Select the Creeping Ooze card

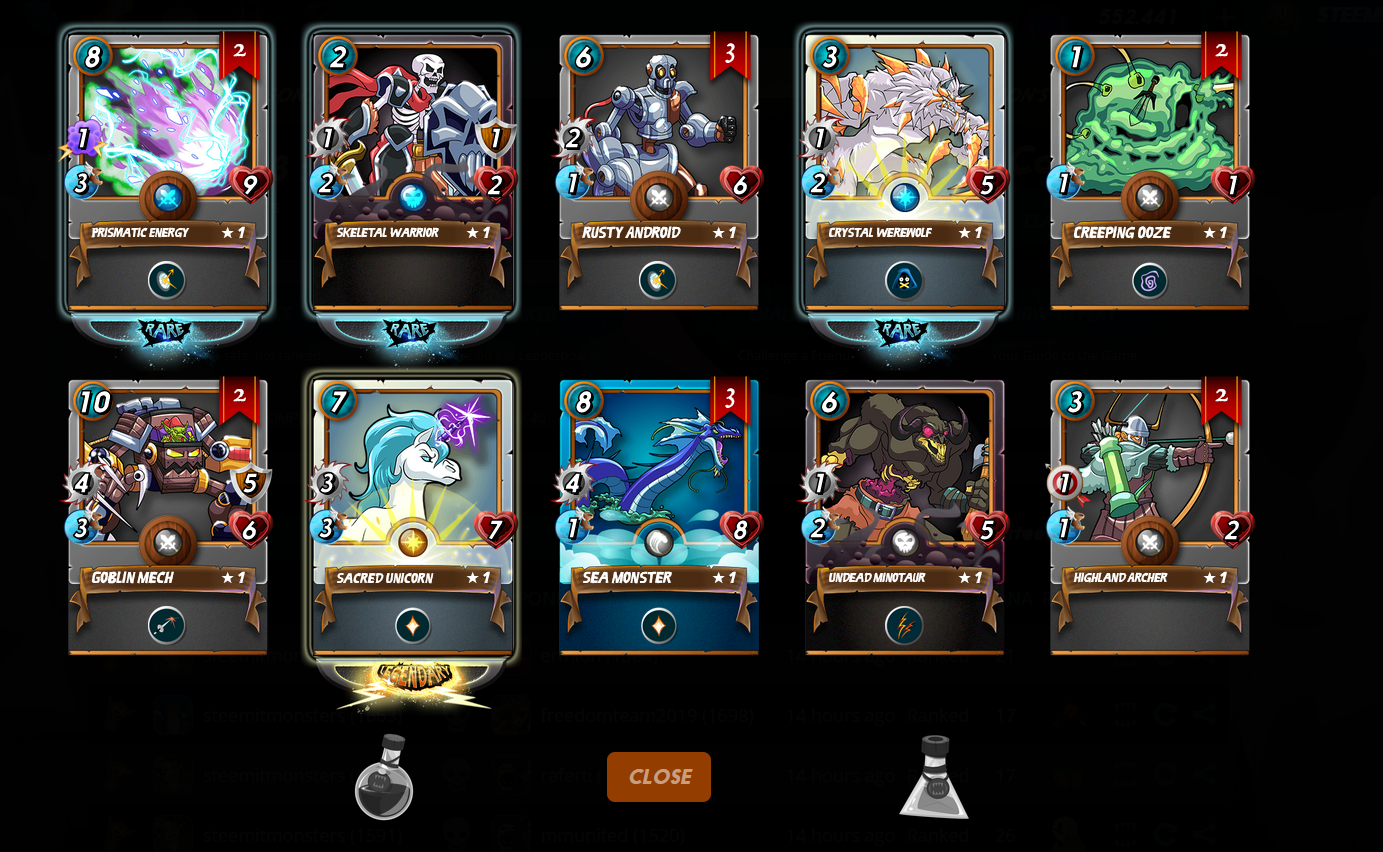[x=1149, y=172]
